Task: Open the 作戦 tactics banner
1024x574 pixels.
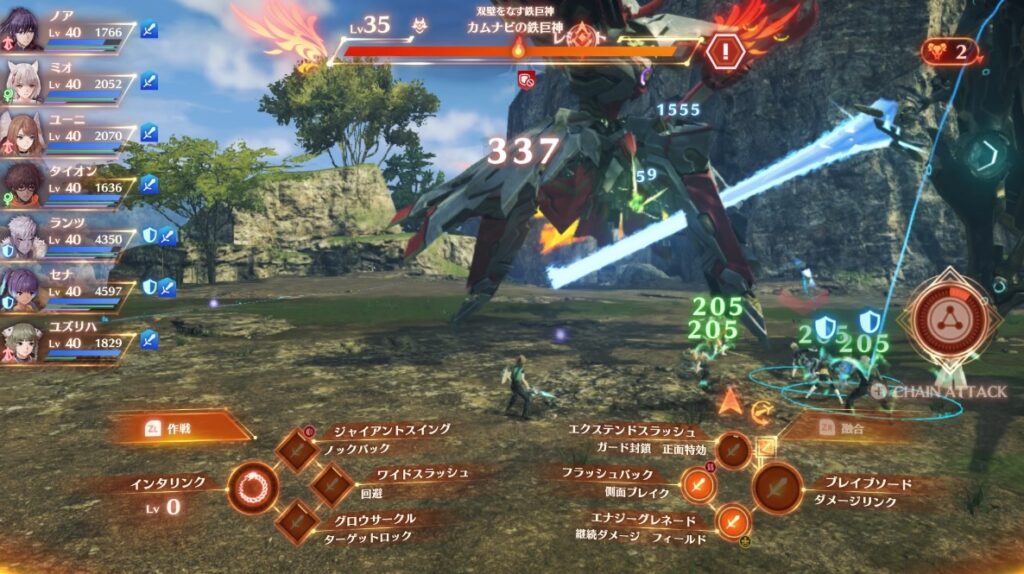Action: tap(180, 427)
